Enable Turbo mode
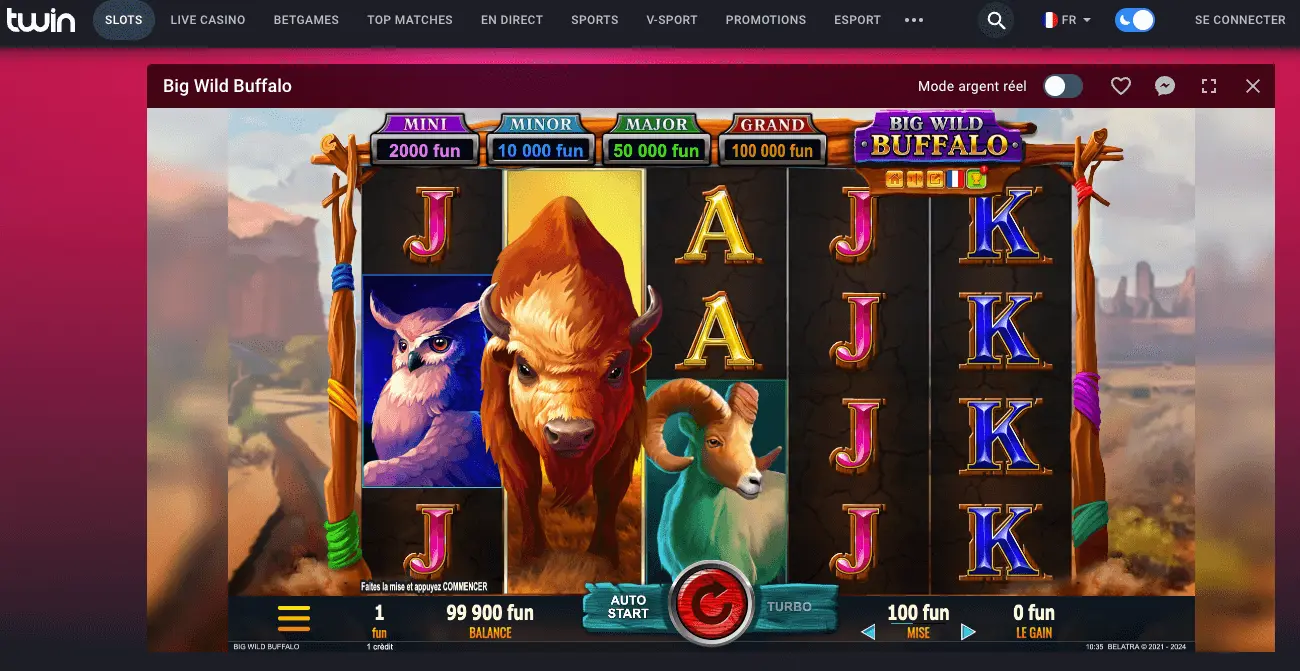1300x671 pixels. coord(789,606)
